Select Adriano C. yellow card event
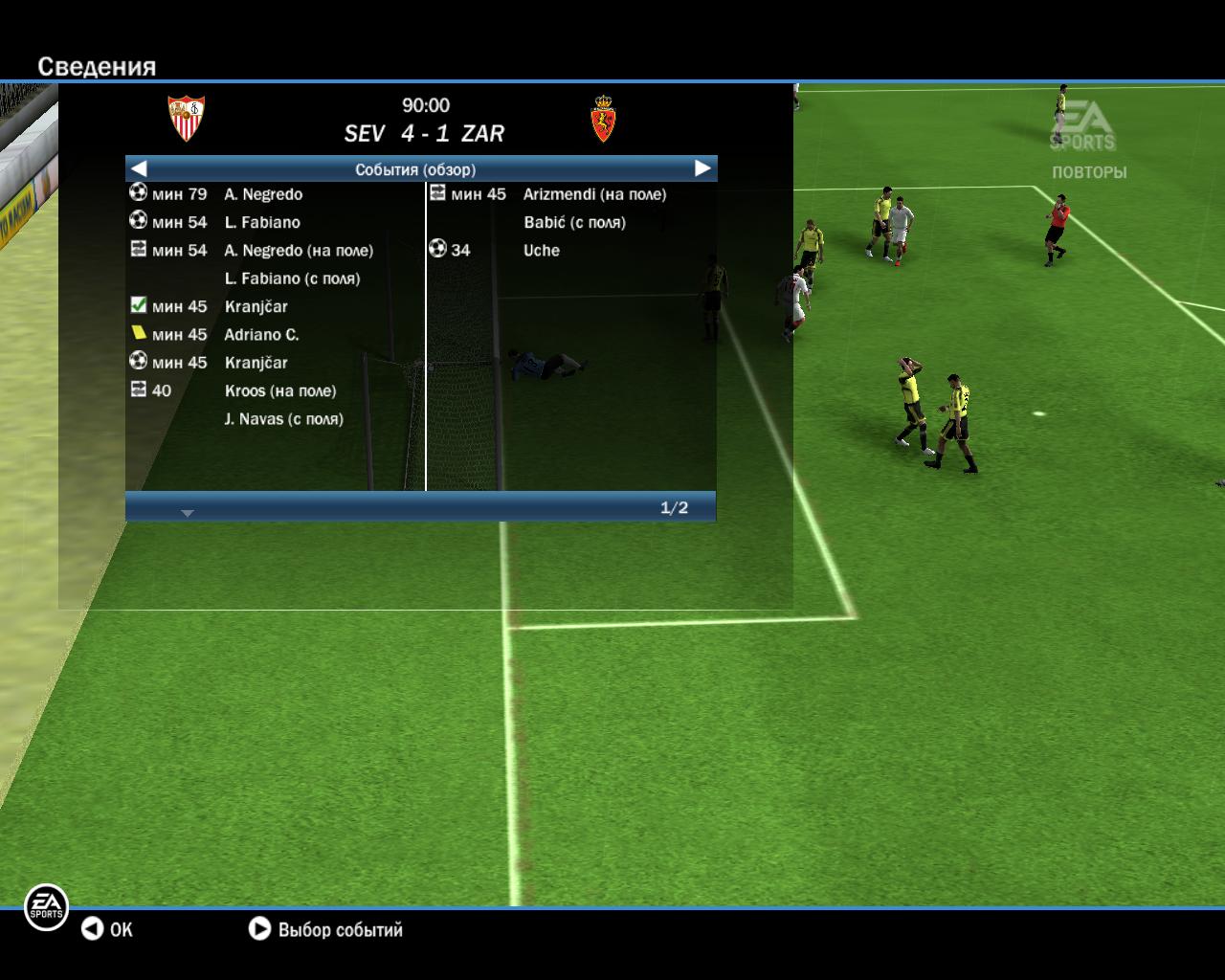Viewport: 1225px width, 980px height. click(x=261, y=335)
